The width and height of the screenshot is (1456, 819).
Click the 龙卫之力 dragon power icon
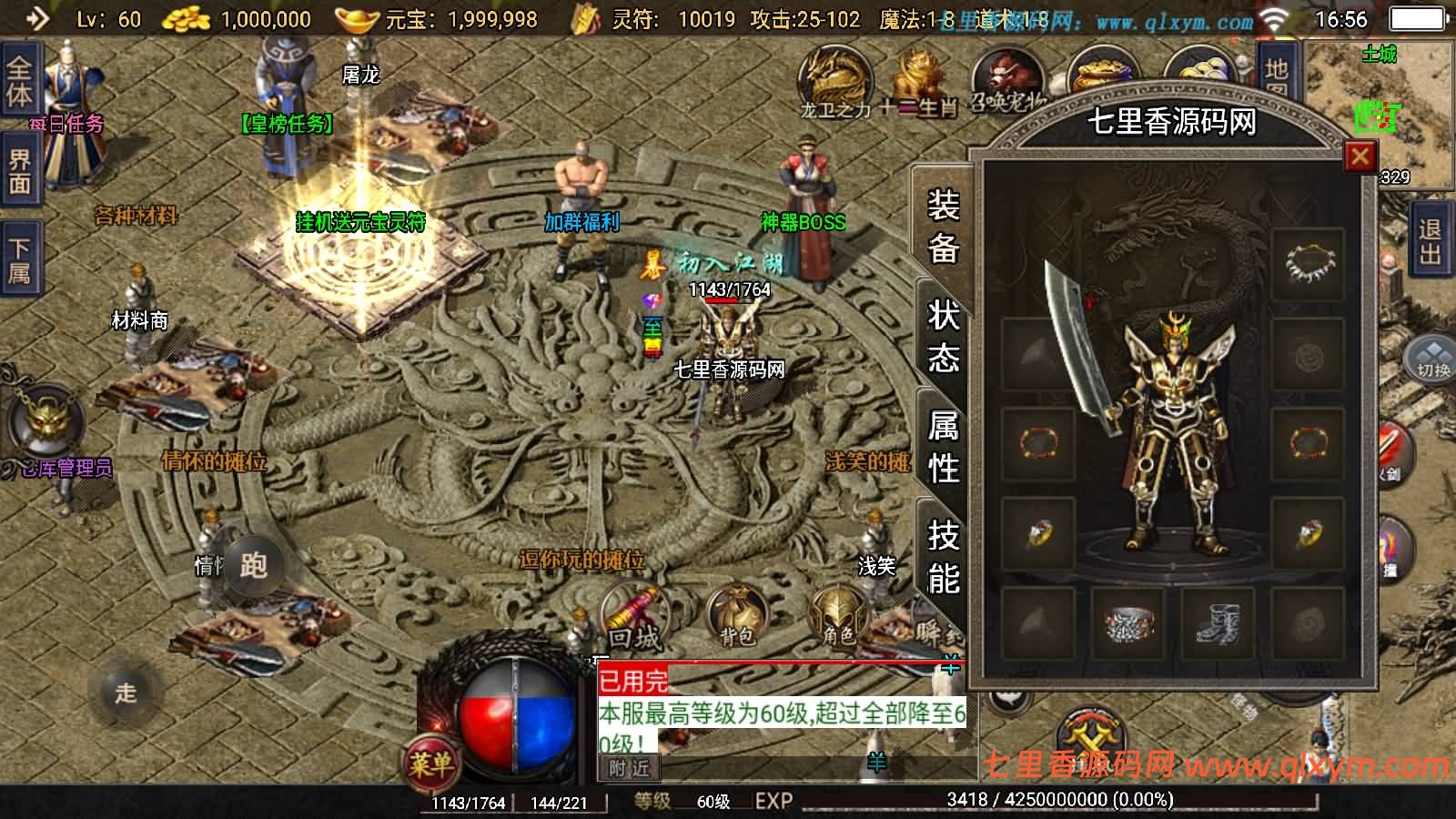click(834, 77)
